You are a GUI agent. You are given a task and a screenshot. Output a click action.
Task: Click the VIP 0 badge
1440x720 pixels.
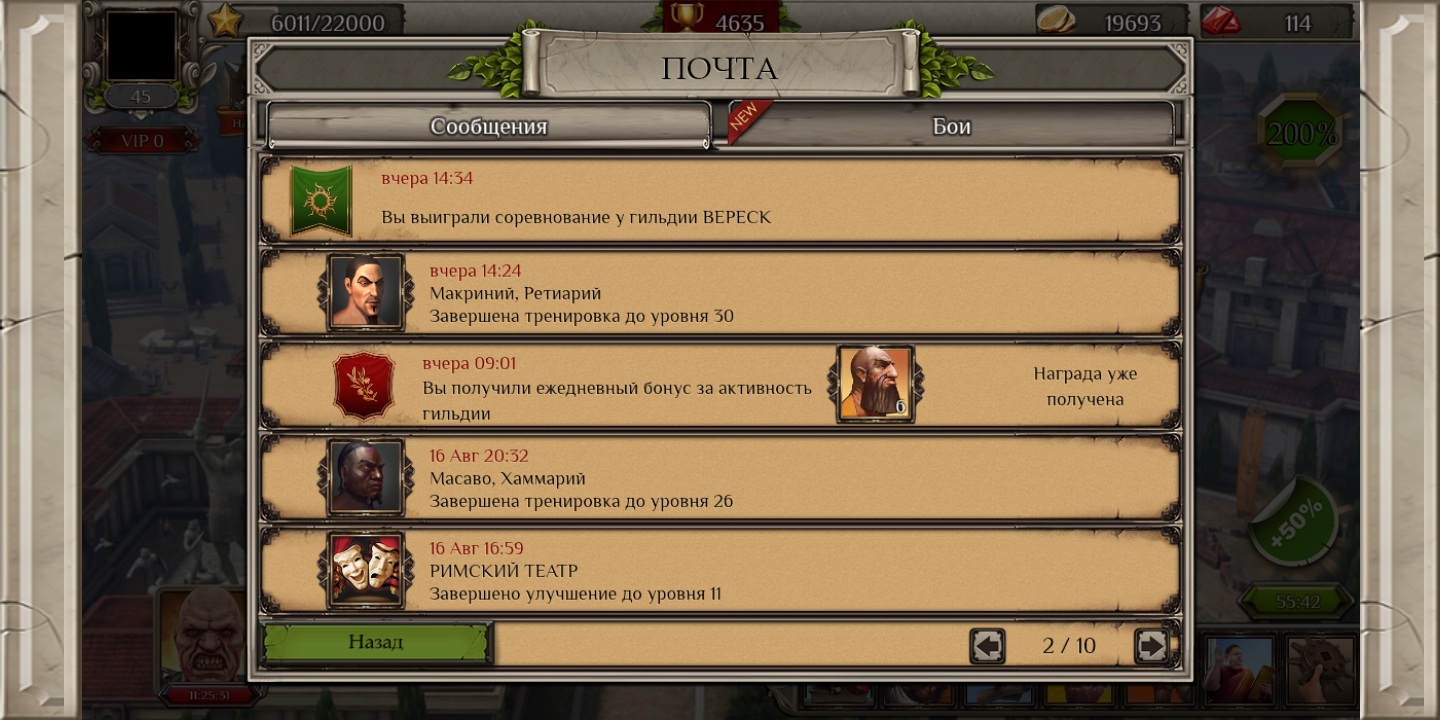142,141
